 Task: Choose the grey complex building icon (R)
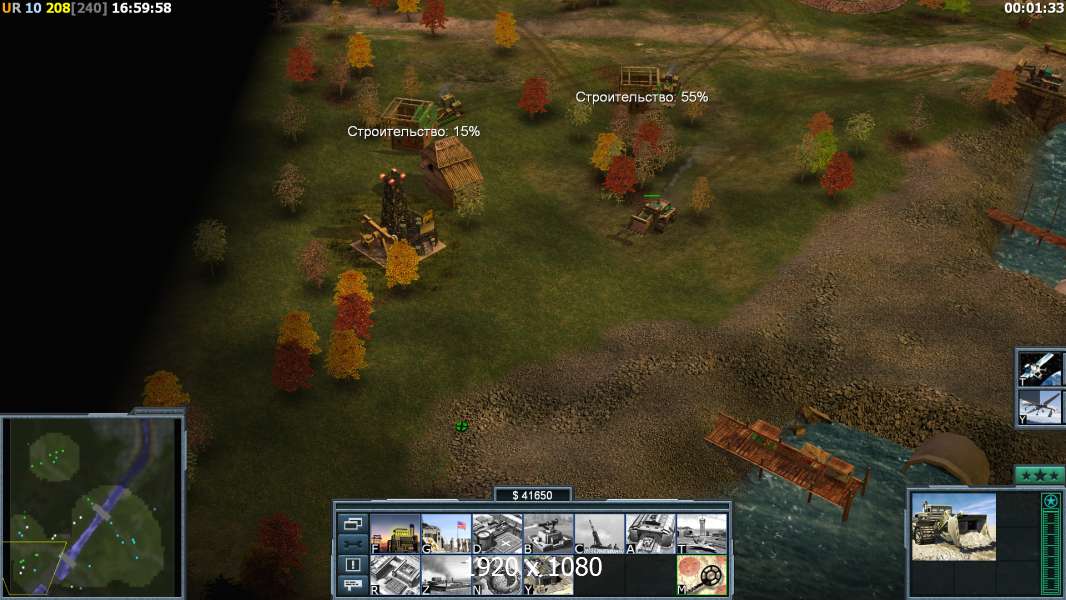[395, 575]
